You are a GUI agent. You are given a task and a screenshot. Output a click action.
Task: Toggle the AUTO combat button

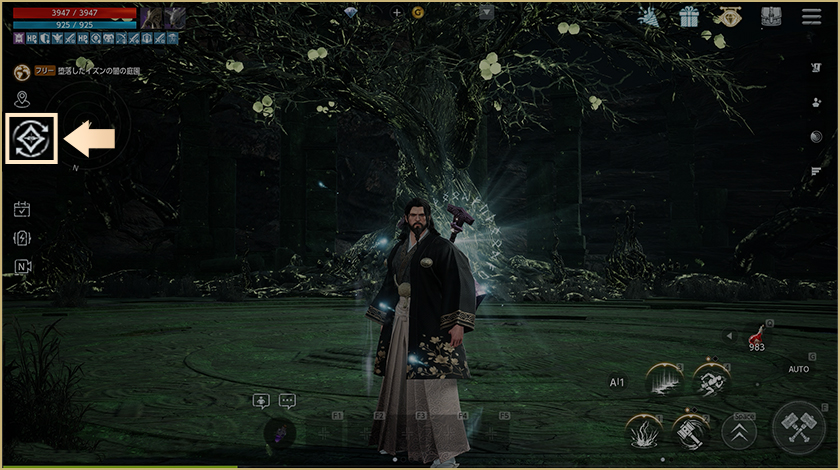[x=798, y=369]
